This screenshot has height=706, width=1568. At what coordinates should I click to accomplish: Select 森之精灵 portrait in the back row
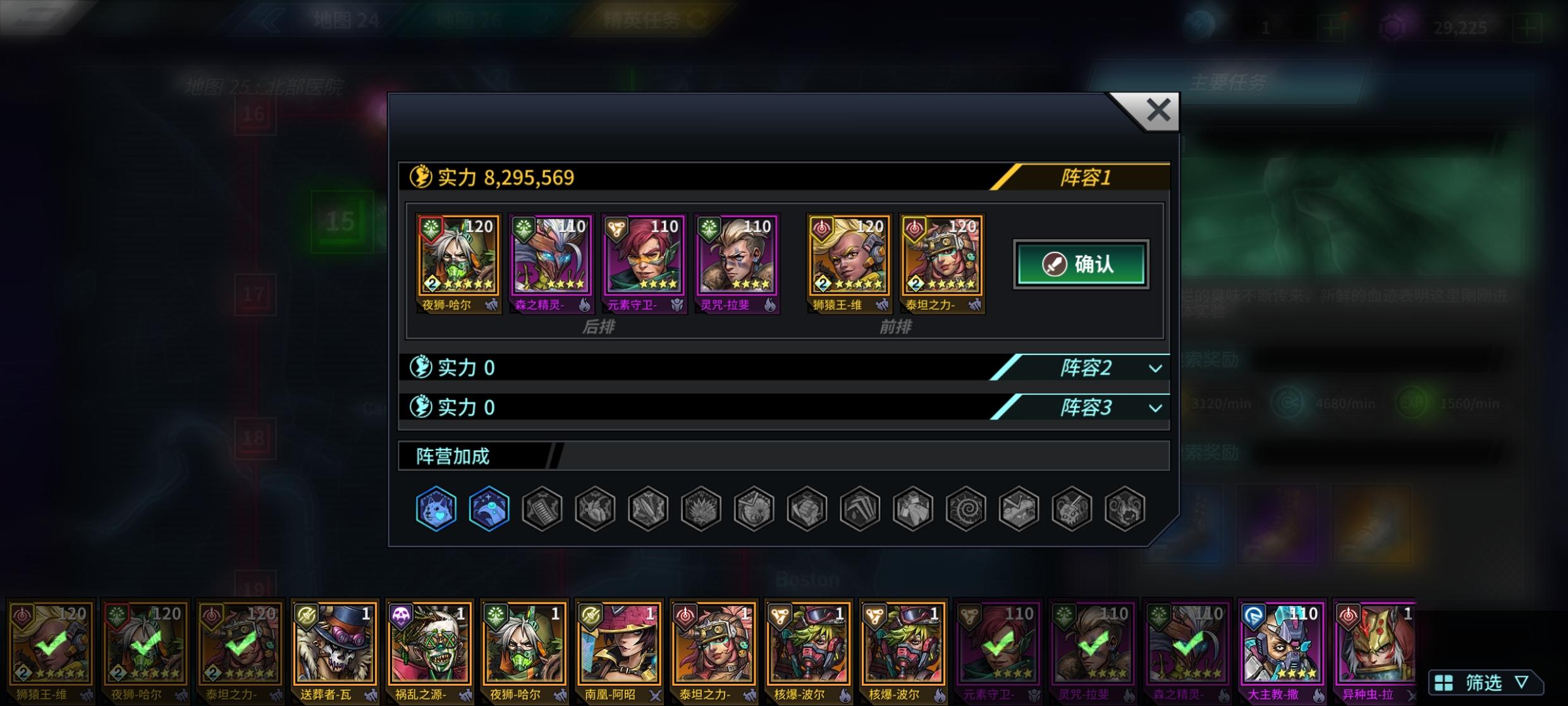[x=551, y=259]
